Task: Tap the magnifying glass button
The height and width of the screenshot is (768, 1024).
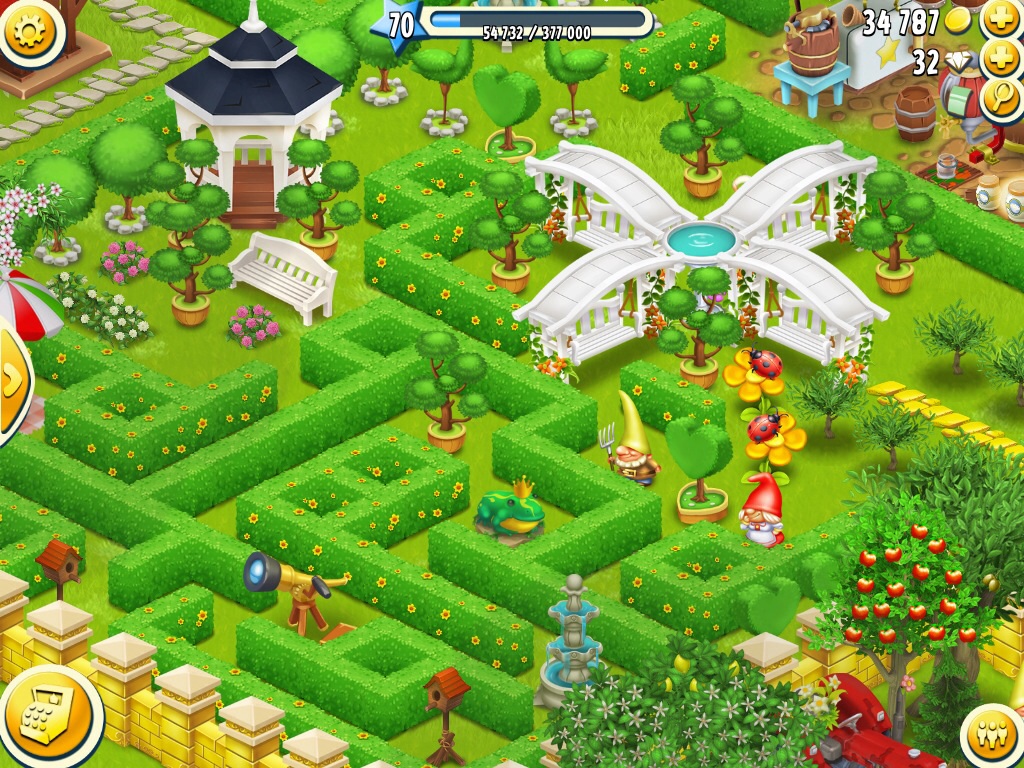Action: pos(1001,98)
